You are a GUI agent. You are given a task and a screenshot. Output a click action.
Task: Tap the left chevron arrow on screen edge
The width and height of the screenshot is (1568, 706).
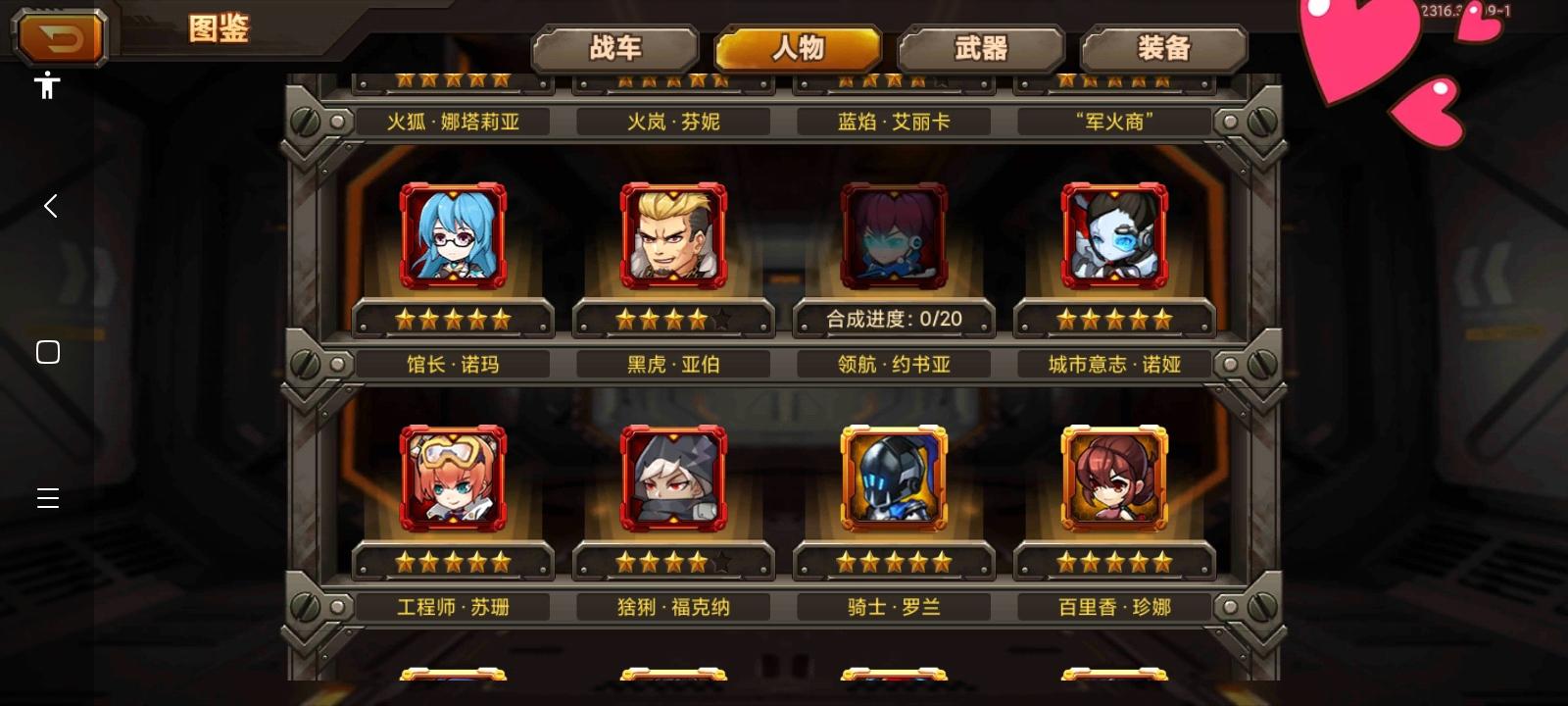tap(48, 206)
